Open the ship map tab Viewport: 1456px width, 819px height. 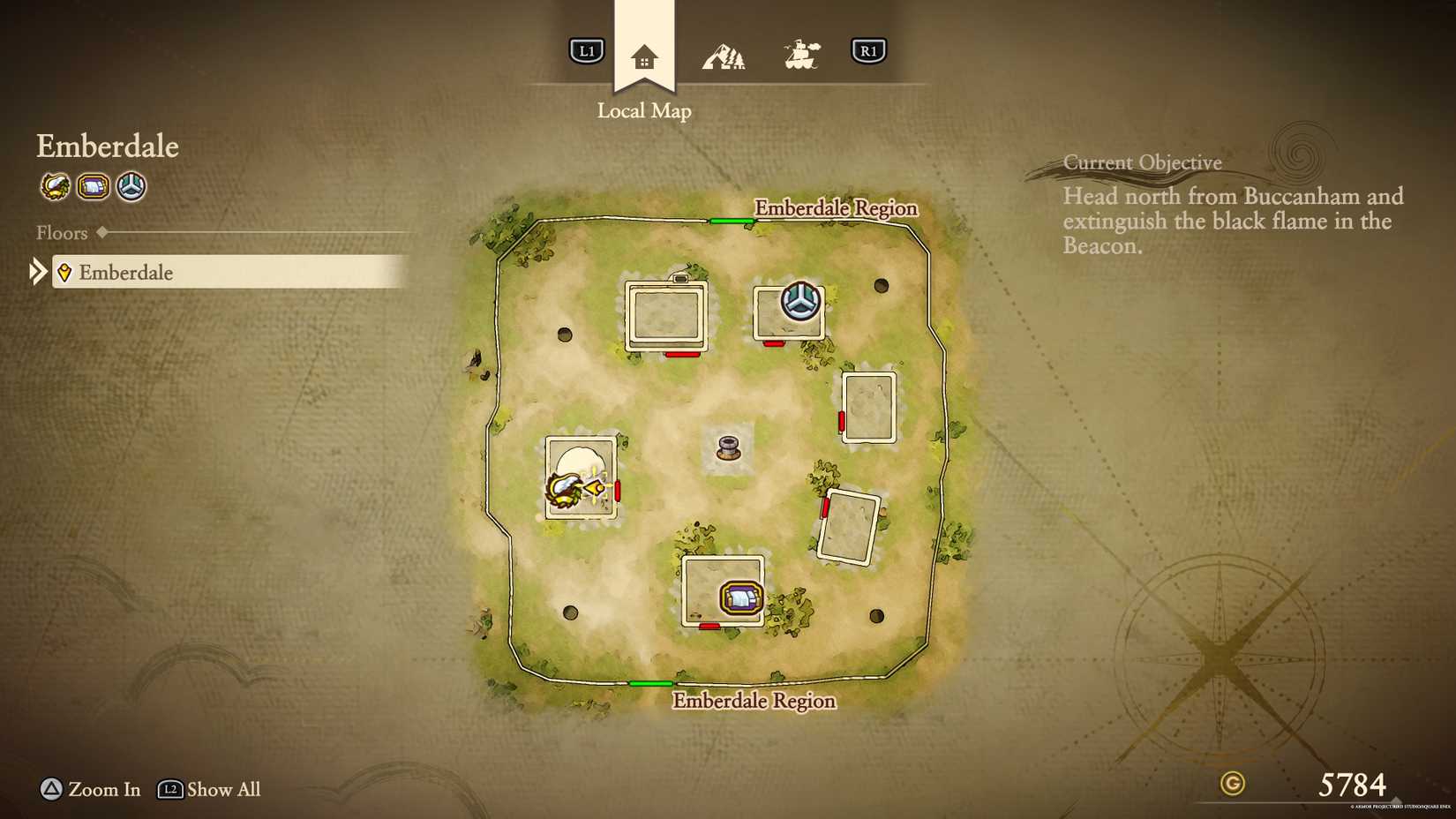pos(801,56)
